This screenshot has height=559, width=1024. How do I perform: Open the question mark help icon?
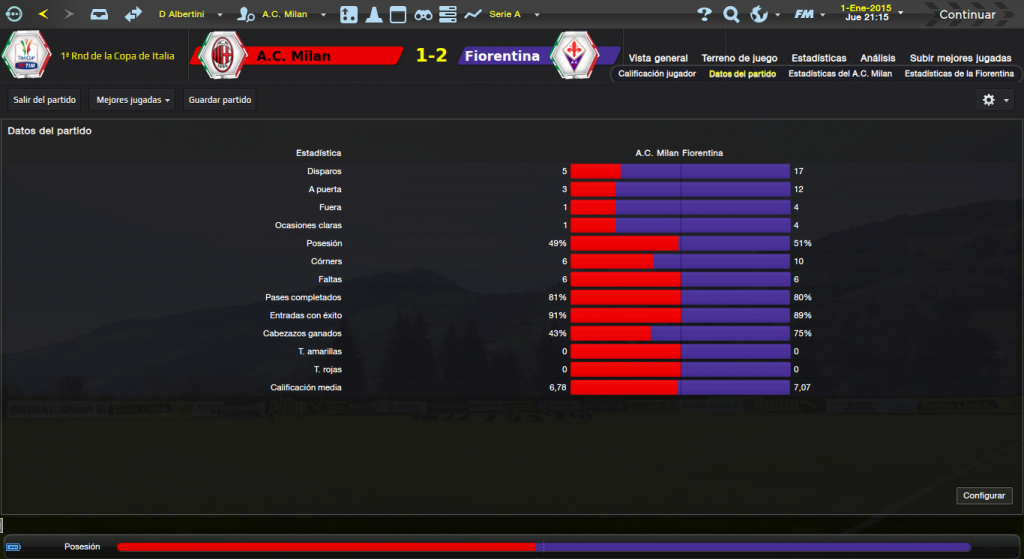click(704, 15)
